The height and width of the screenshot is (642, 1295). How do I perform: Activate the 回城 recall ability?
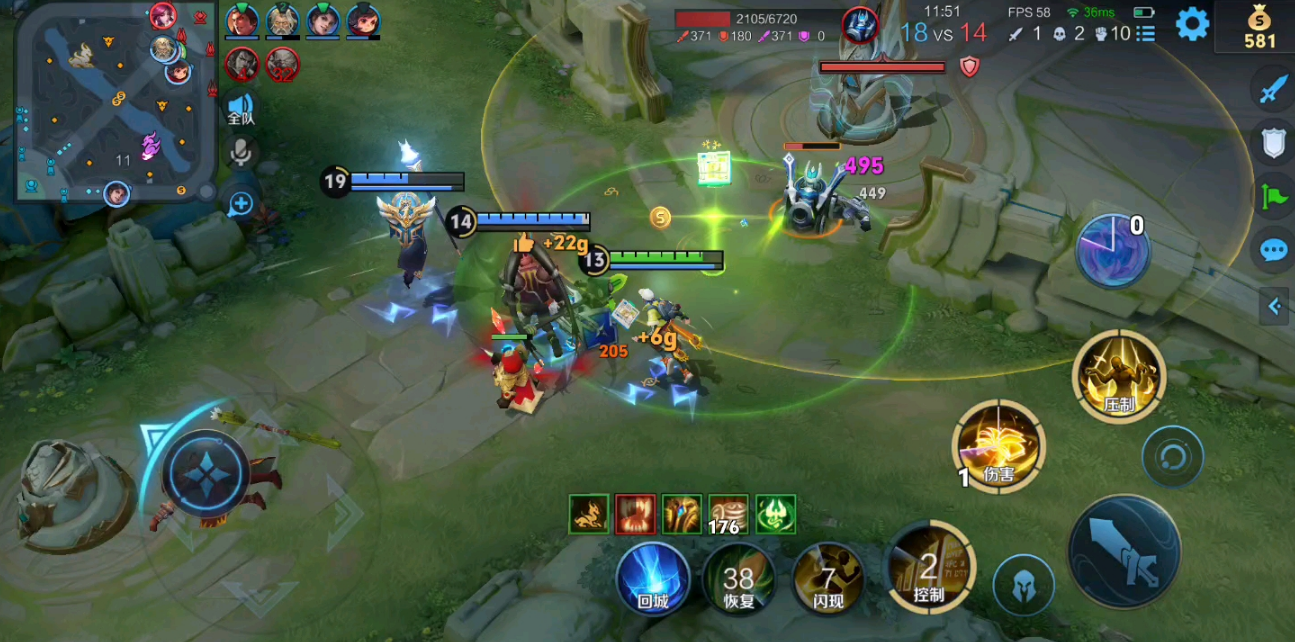(x=652, y=578)
